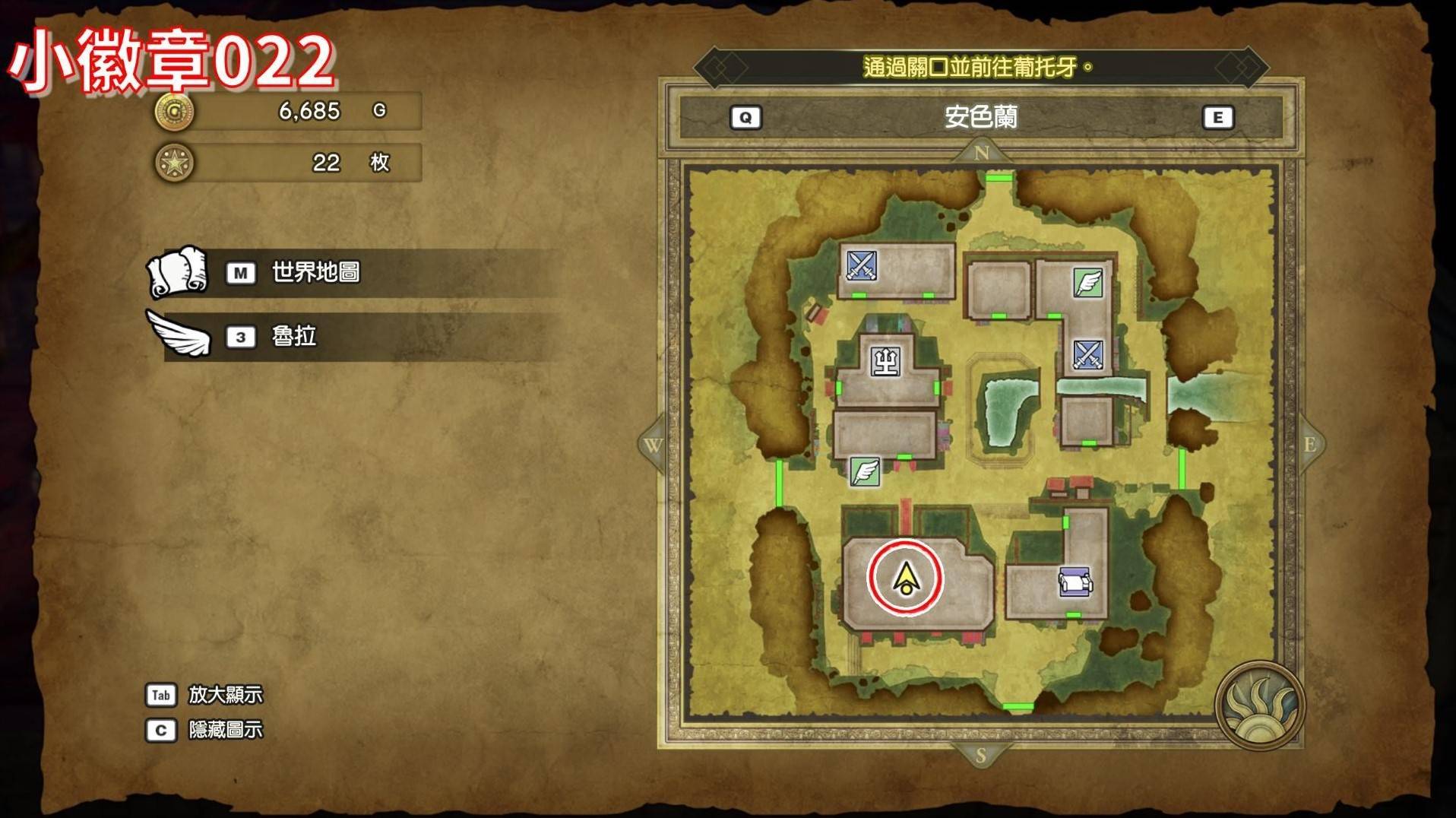
Task: Open the 世界地圖 world map entry
Action: pyautogui.click(x=315, y=272)
